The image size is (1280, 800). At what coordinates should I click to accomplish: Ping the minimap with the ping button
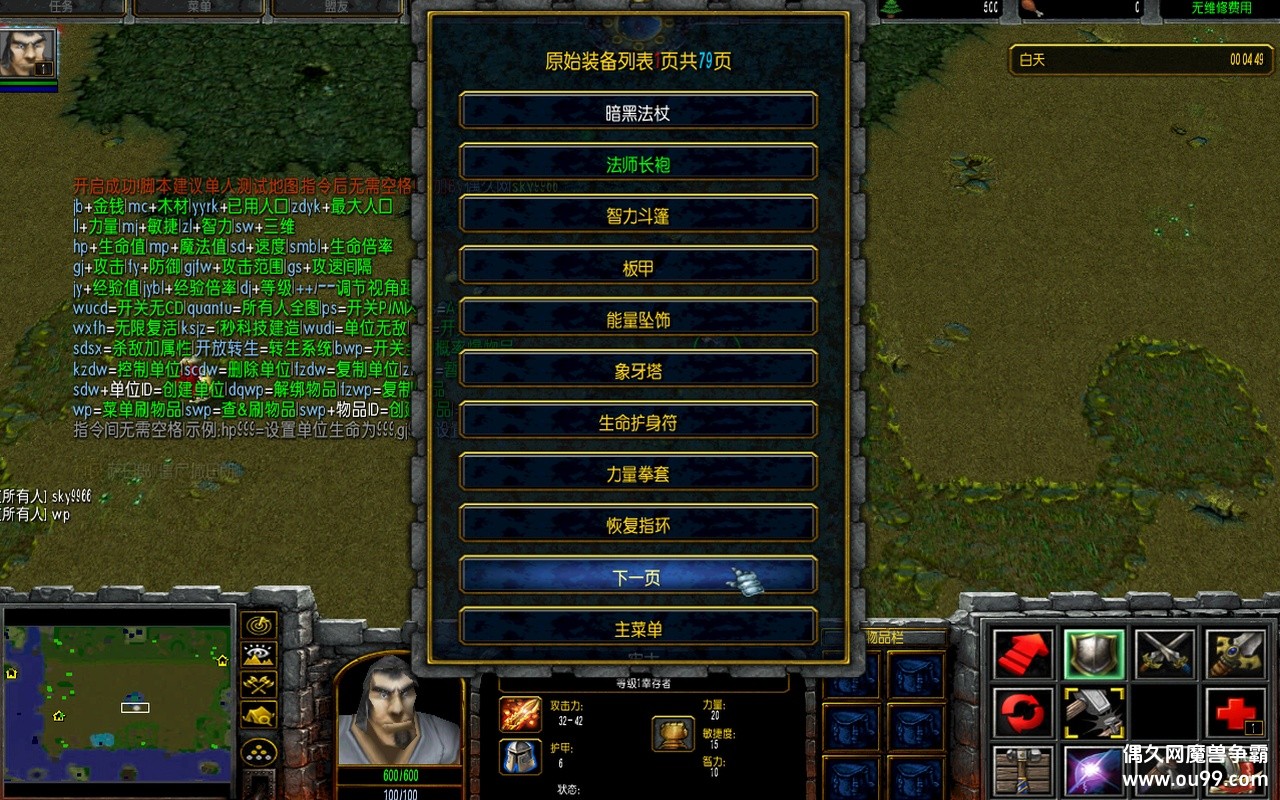pyautogui.click(x=258, y=626)
